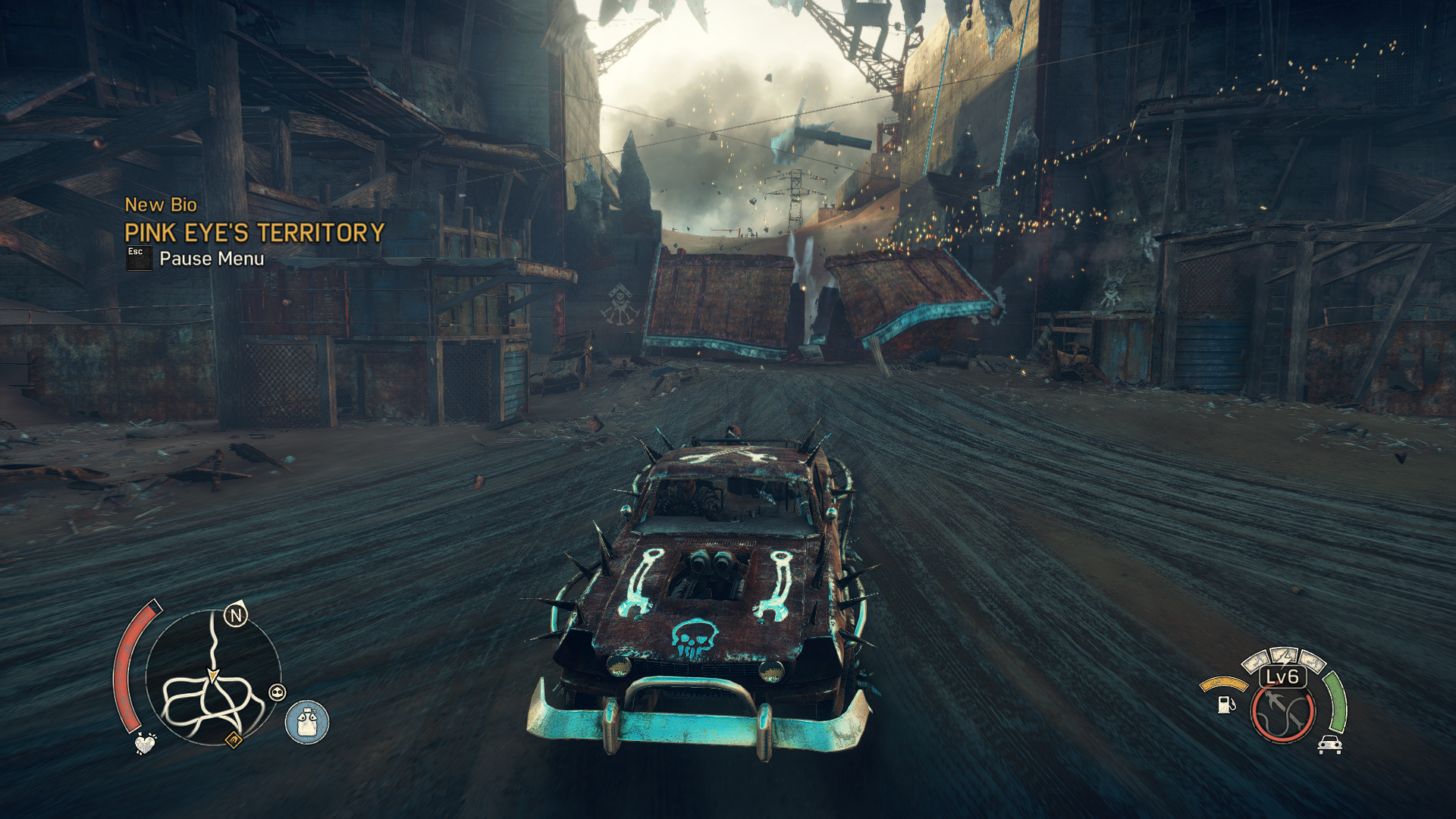Select the car condition icon
Screen dimensions: 1456x819
pyautogui.click(x=1329, y=745)
